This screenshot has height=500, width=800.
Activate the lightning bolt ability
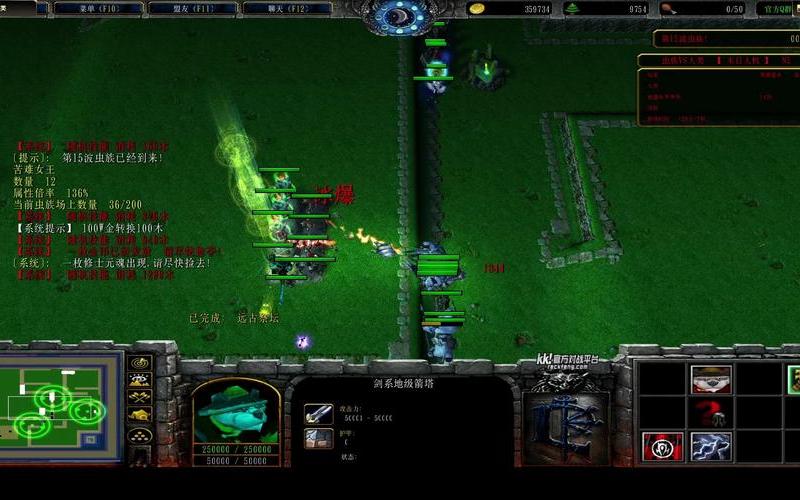click(x=710, y=446)
